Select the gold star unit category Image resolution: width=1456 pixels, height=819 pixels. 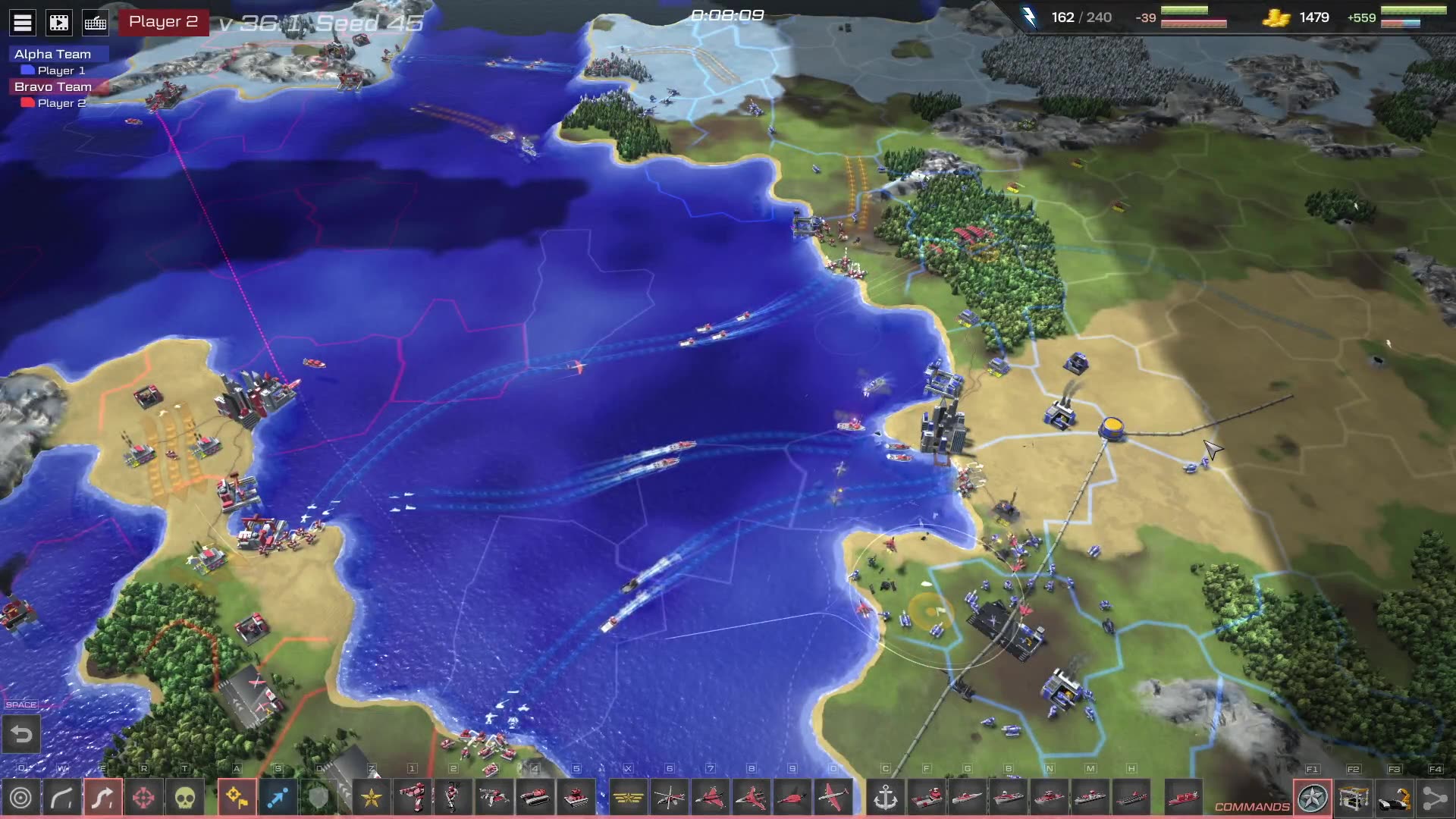coord(372,798)
